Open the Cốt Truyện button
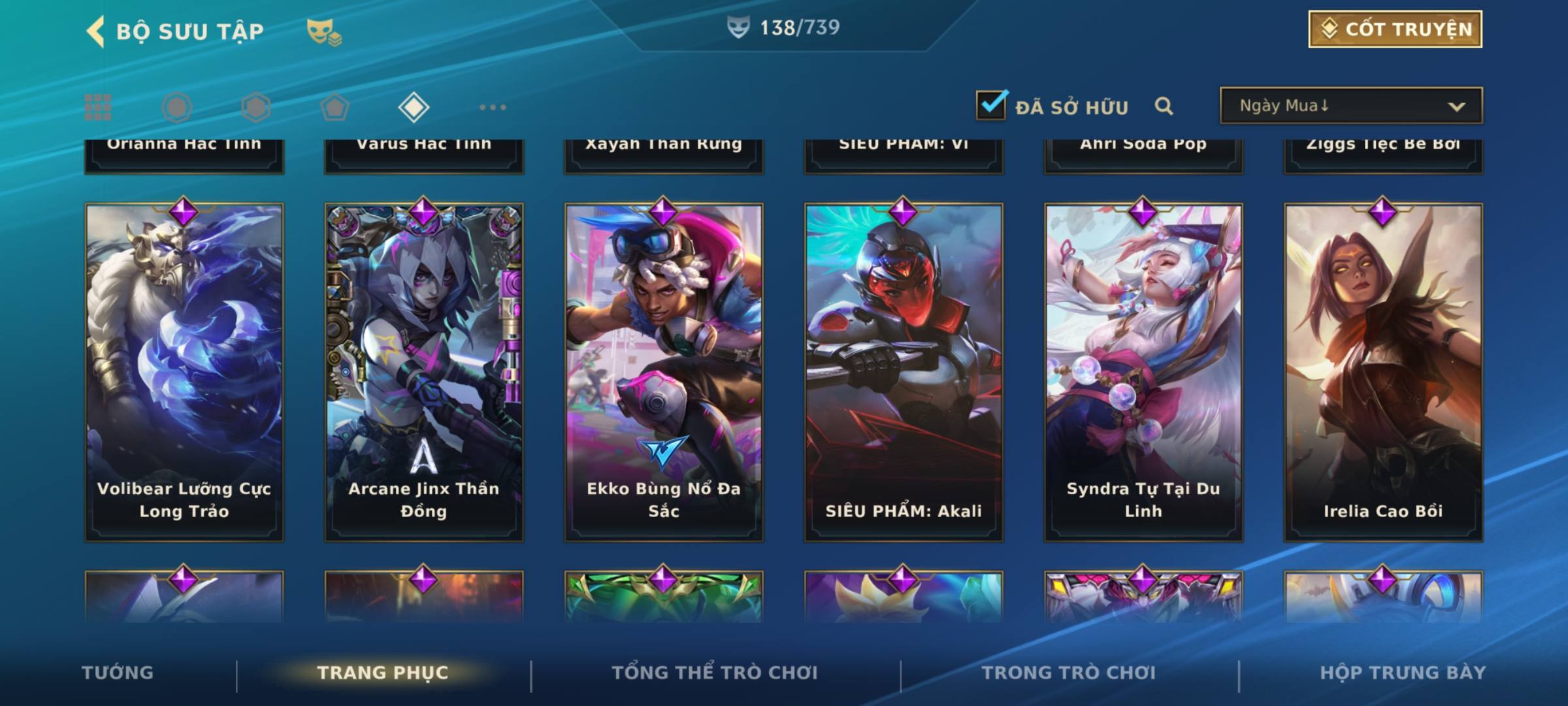The height and width of the screenshot is (706, 1568). [x=1395, y=29]
